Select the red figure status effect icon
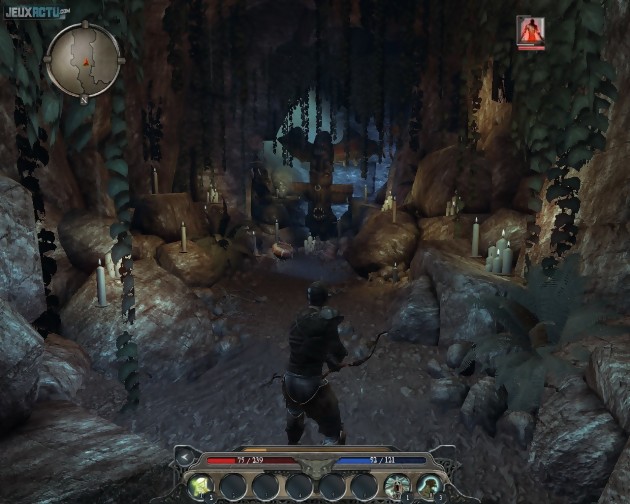 pyautogui.click(x=530, y=30)
